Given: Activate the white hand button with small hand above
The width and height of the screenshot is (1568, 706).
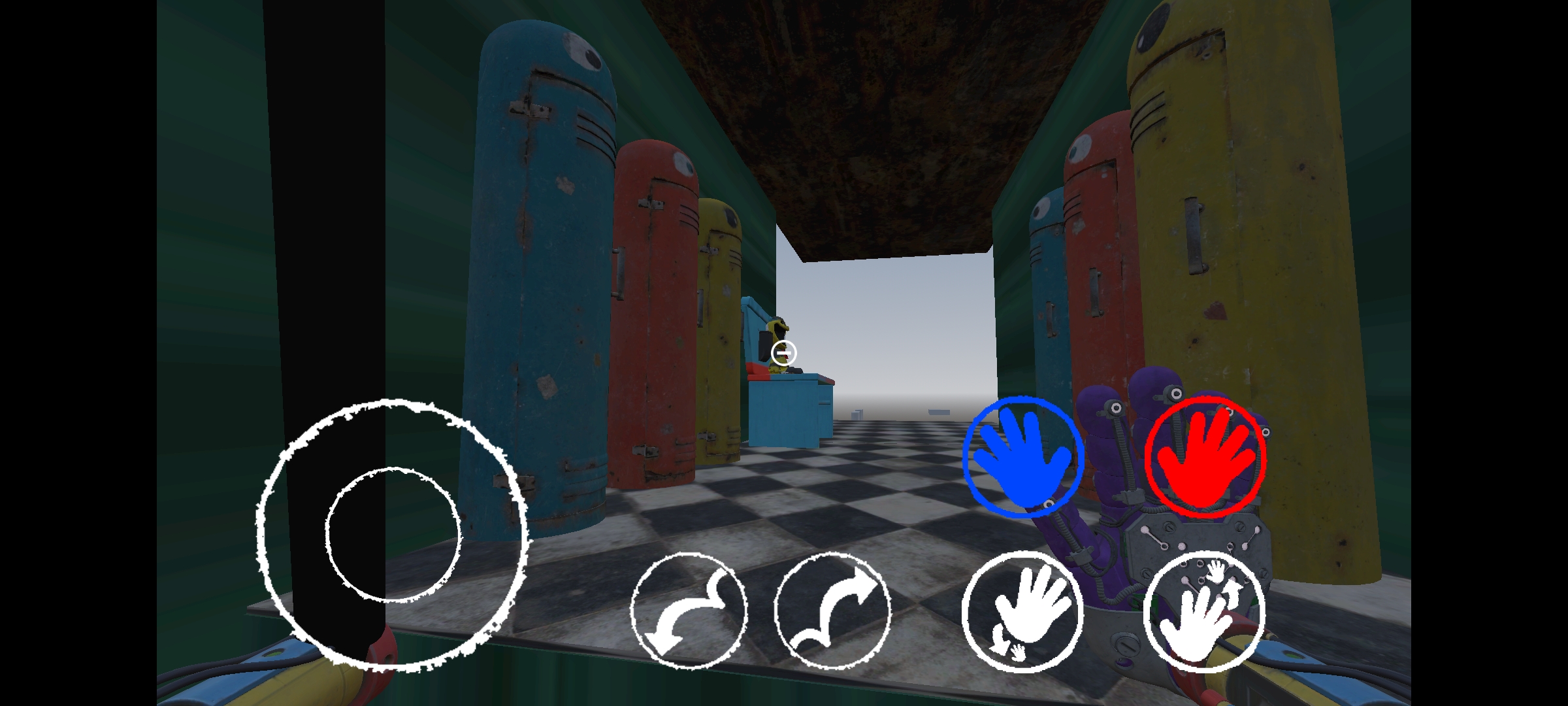Looking at the screenshot, I should [x=1204, y=611].
